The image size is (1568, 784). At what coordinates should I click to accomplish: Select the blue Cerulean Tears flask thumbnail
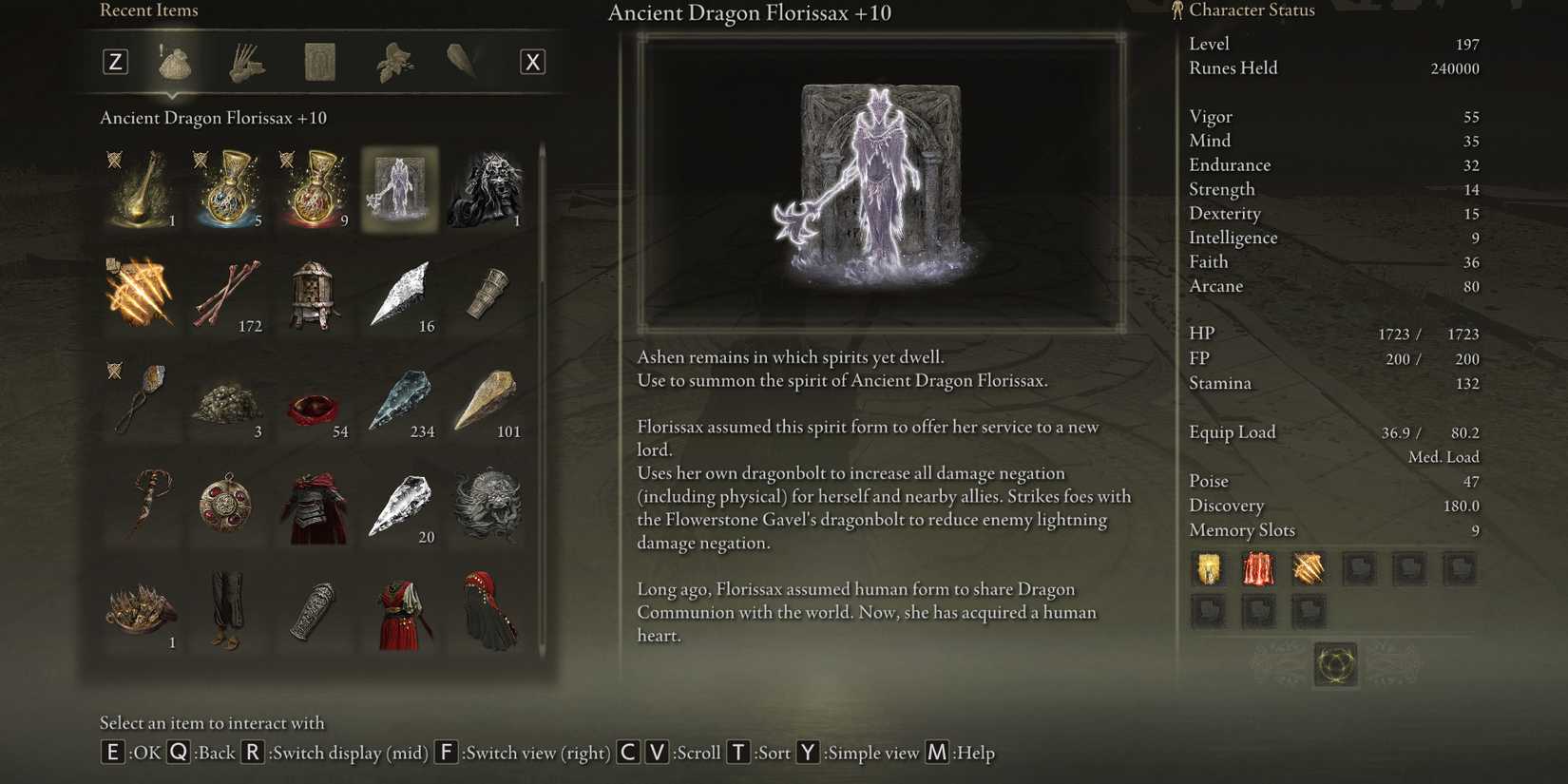pyautogui.click(x=226, y=189)
